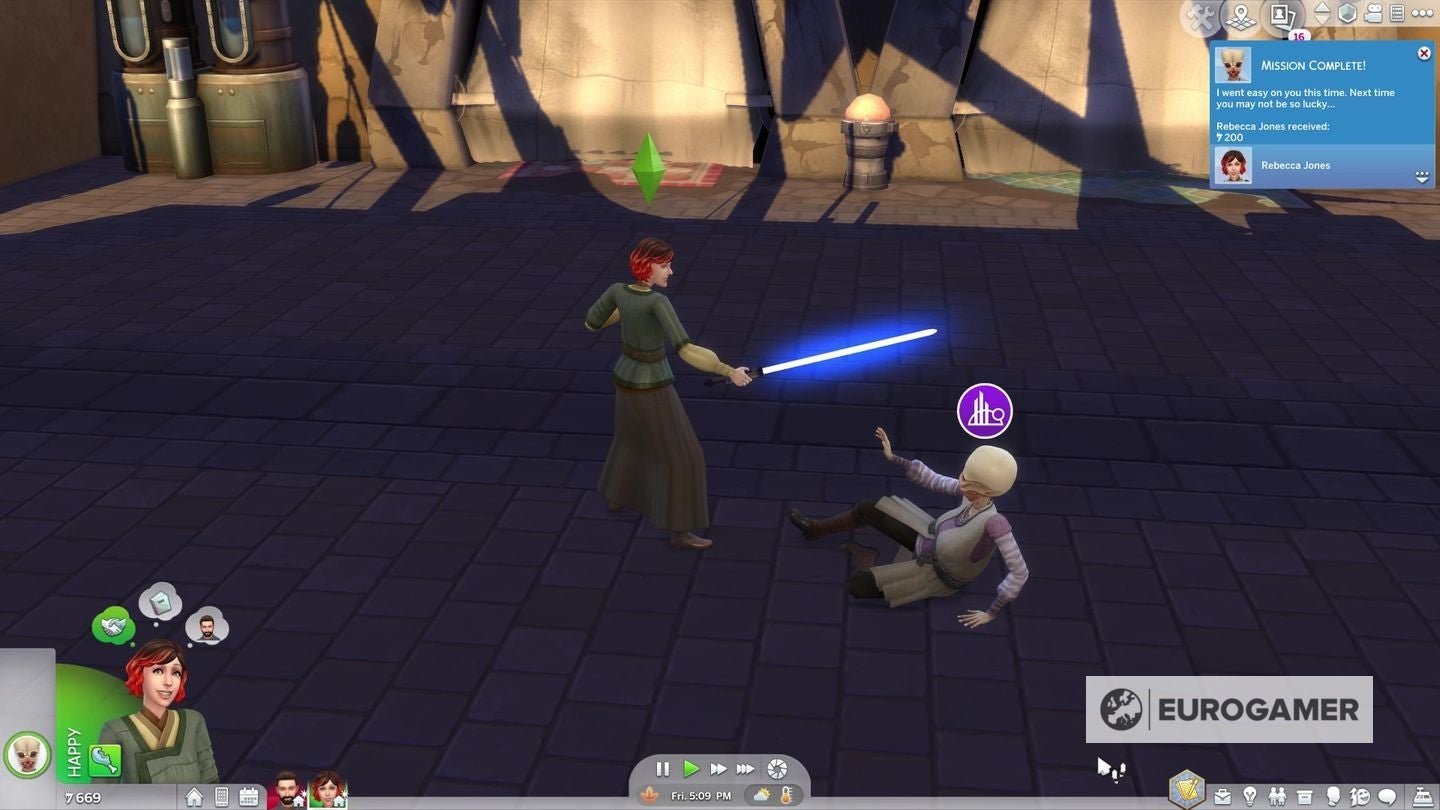The height and width of the screenshot is (810, 1440).
Task: Click the Rebecca Jones row in the notification
Action: [x=1320, y=165]
